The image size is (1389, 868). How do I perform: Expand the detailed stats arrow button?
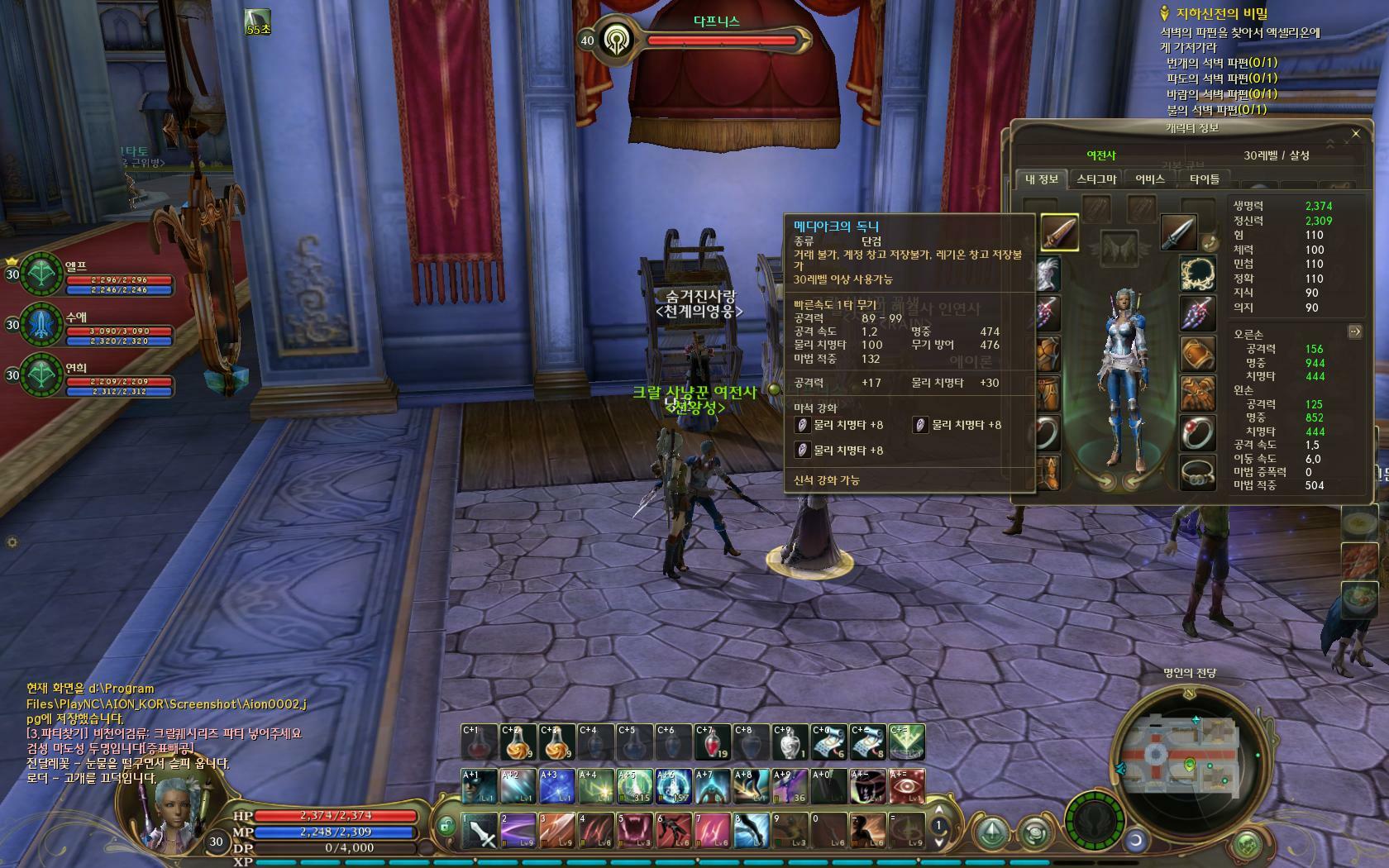1354,331
